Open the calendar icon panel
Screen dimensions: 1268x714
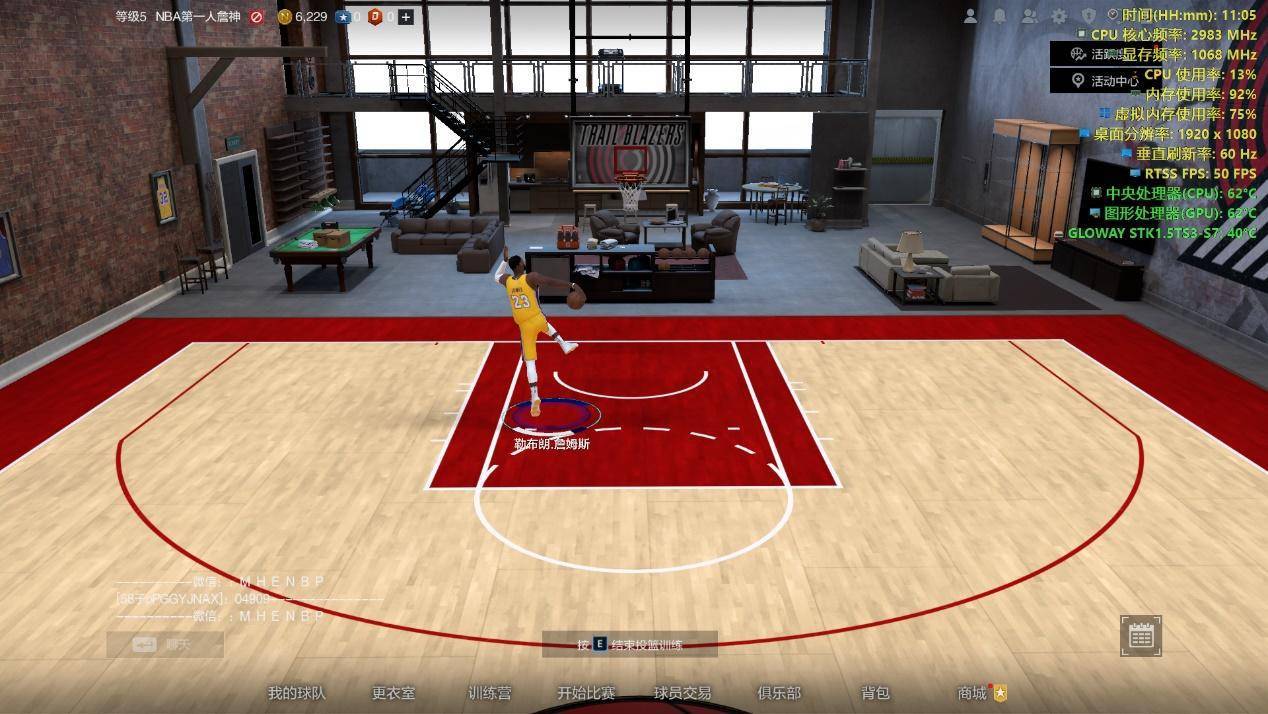pyautogui.click(x=1141, y=636)
